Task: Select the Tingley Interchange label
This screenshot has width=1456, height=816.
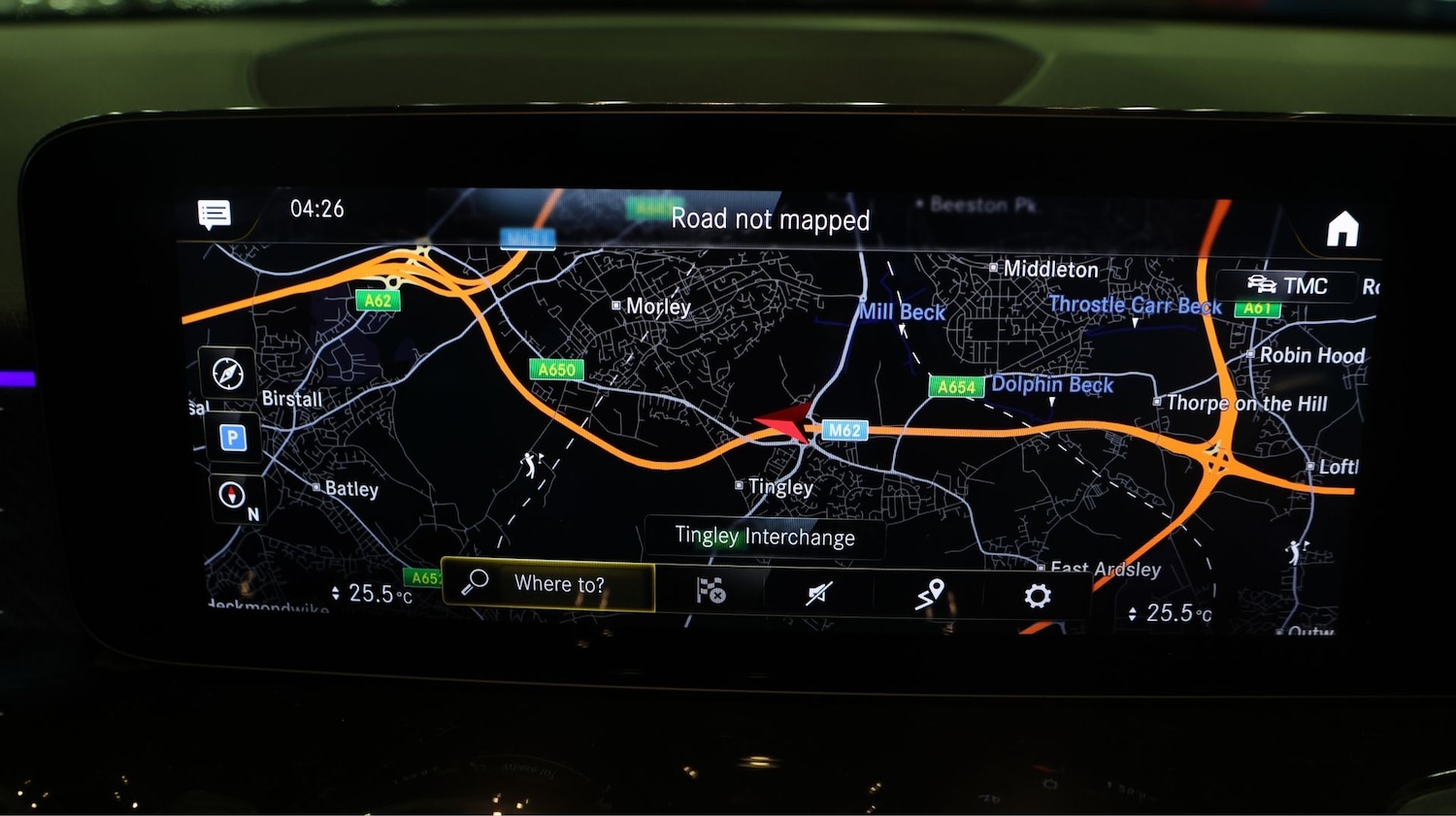Action: tap(765, 537)
